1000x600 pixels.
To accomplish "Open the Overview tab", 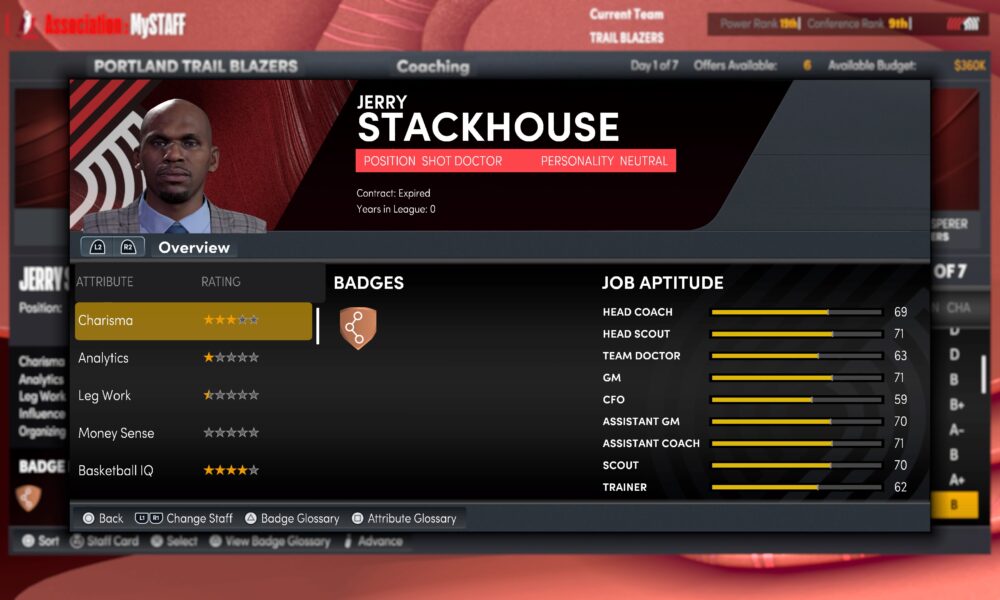I will coord(194,247).
